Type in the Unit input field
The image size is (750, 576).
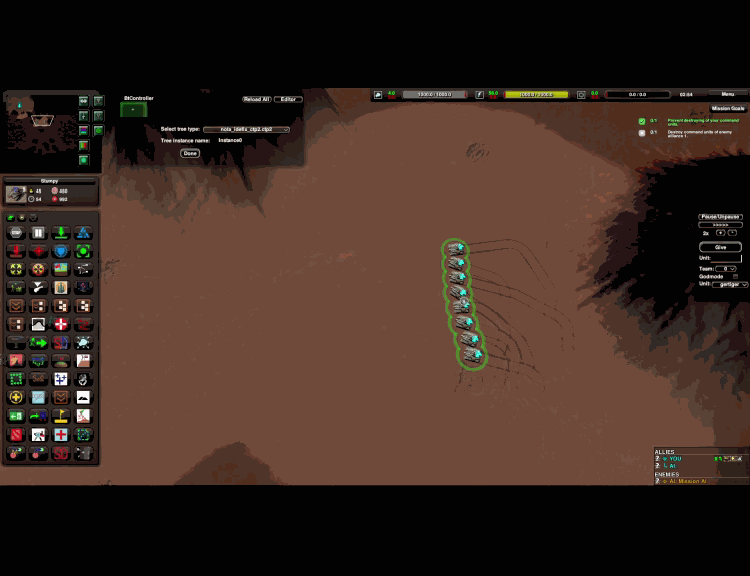(727, 258)
